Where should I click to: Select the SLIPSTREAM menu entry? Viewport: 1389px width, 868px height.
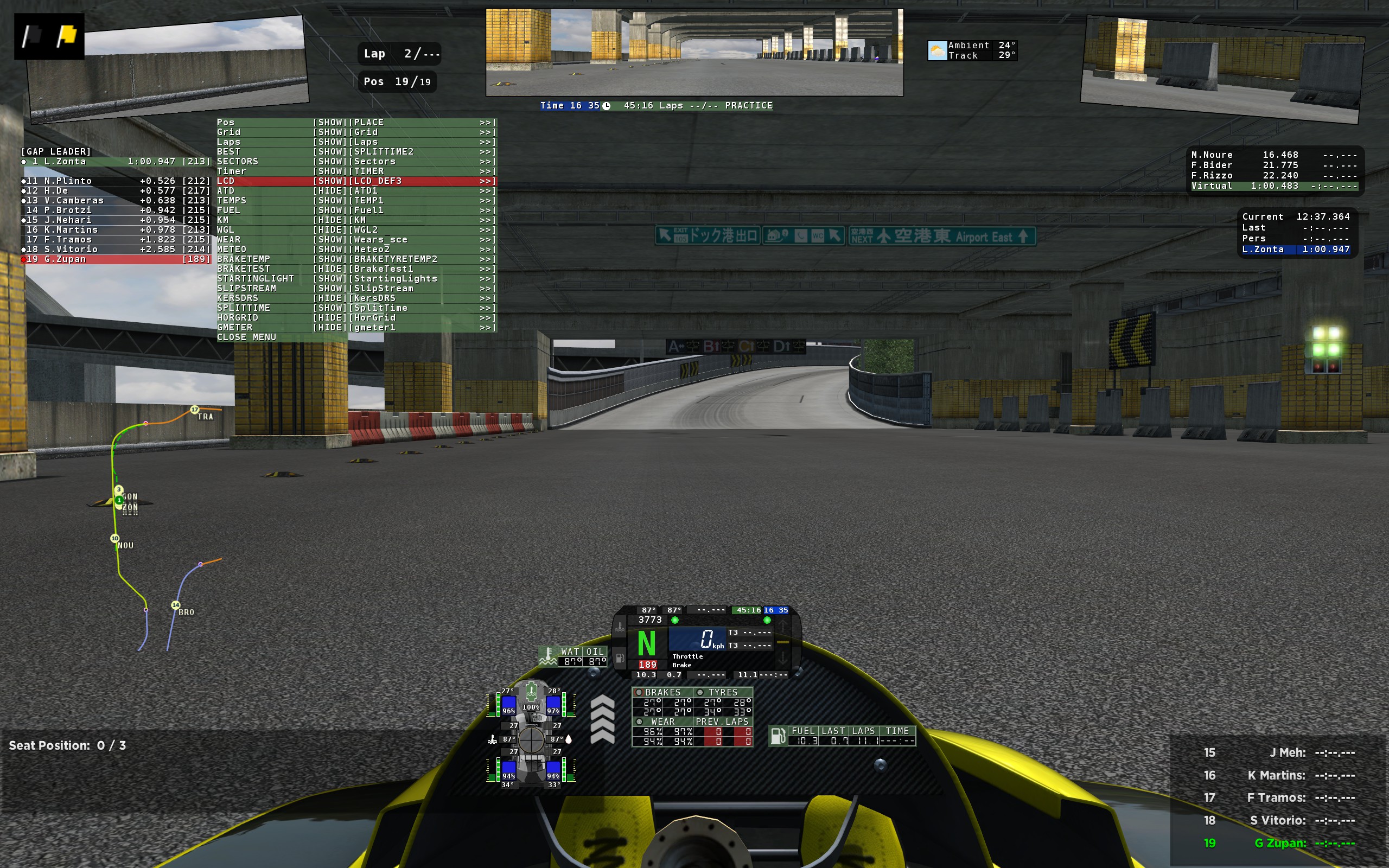coord(356,288)
